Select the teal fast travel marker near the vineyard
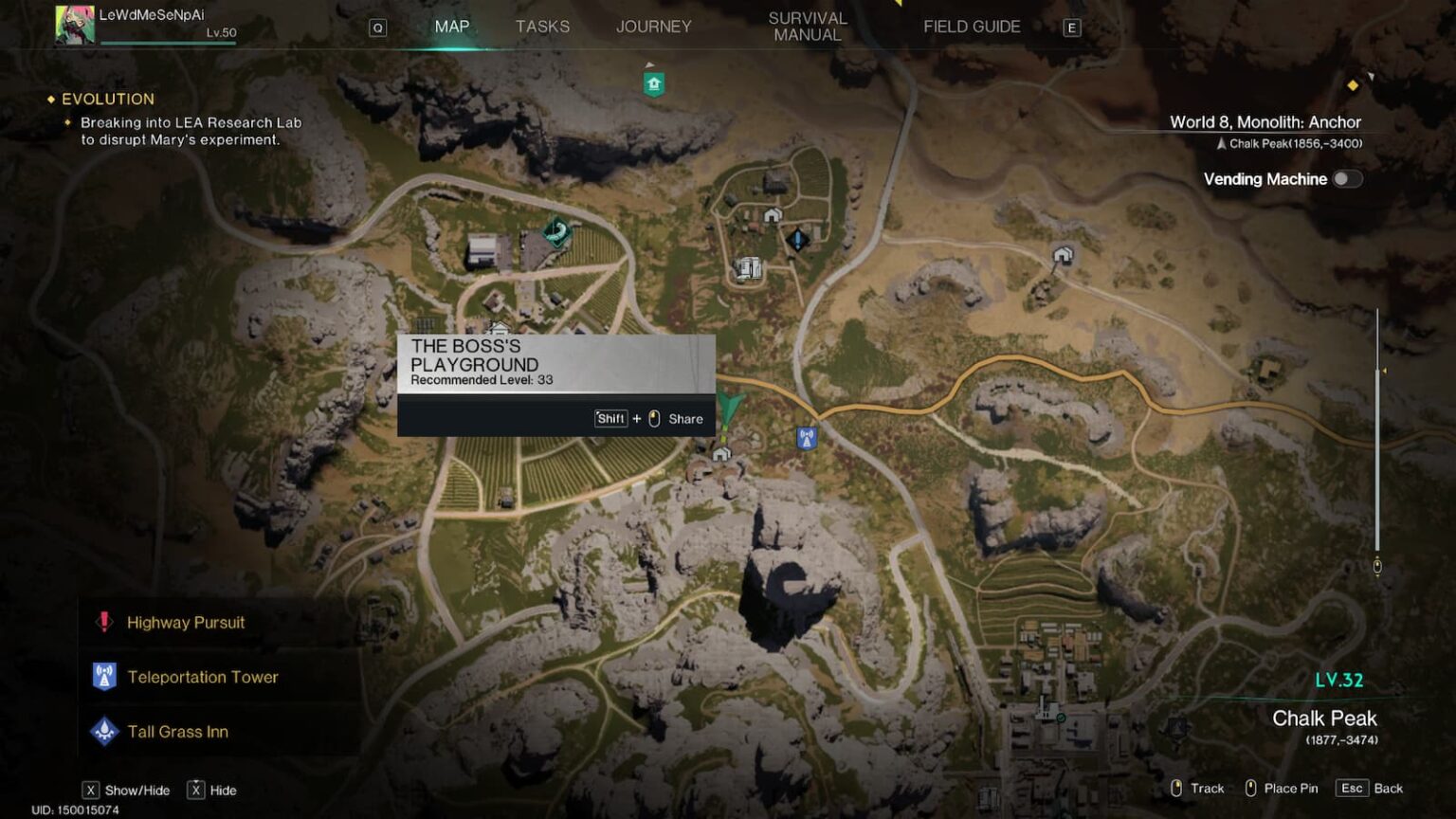The height and width of the screenshot is (819, 1456). pyautogui.click(x=554, y=230)
